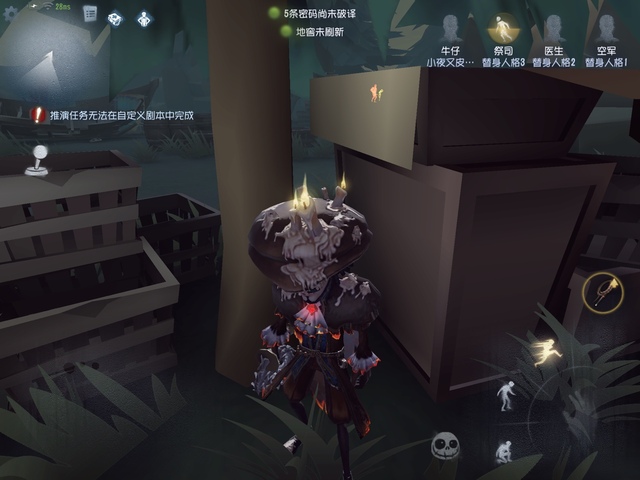Switch to the walking stance
Screen dimensions: 640x480
click(x=507, y=395)
